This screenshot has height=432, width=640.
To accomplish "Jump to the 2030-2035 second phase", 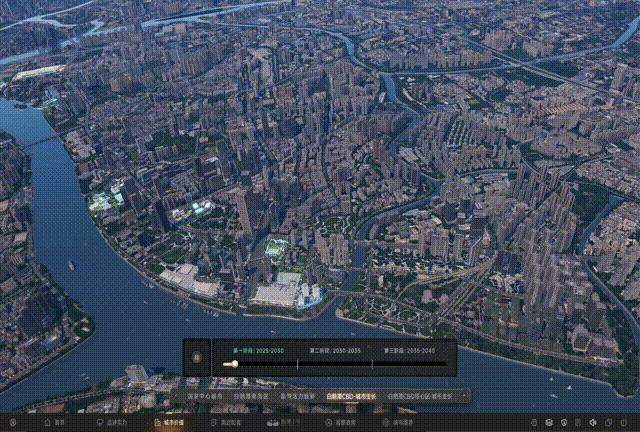I will tap(333, 351).
